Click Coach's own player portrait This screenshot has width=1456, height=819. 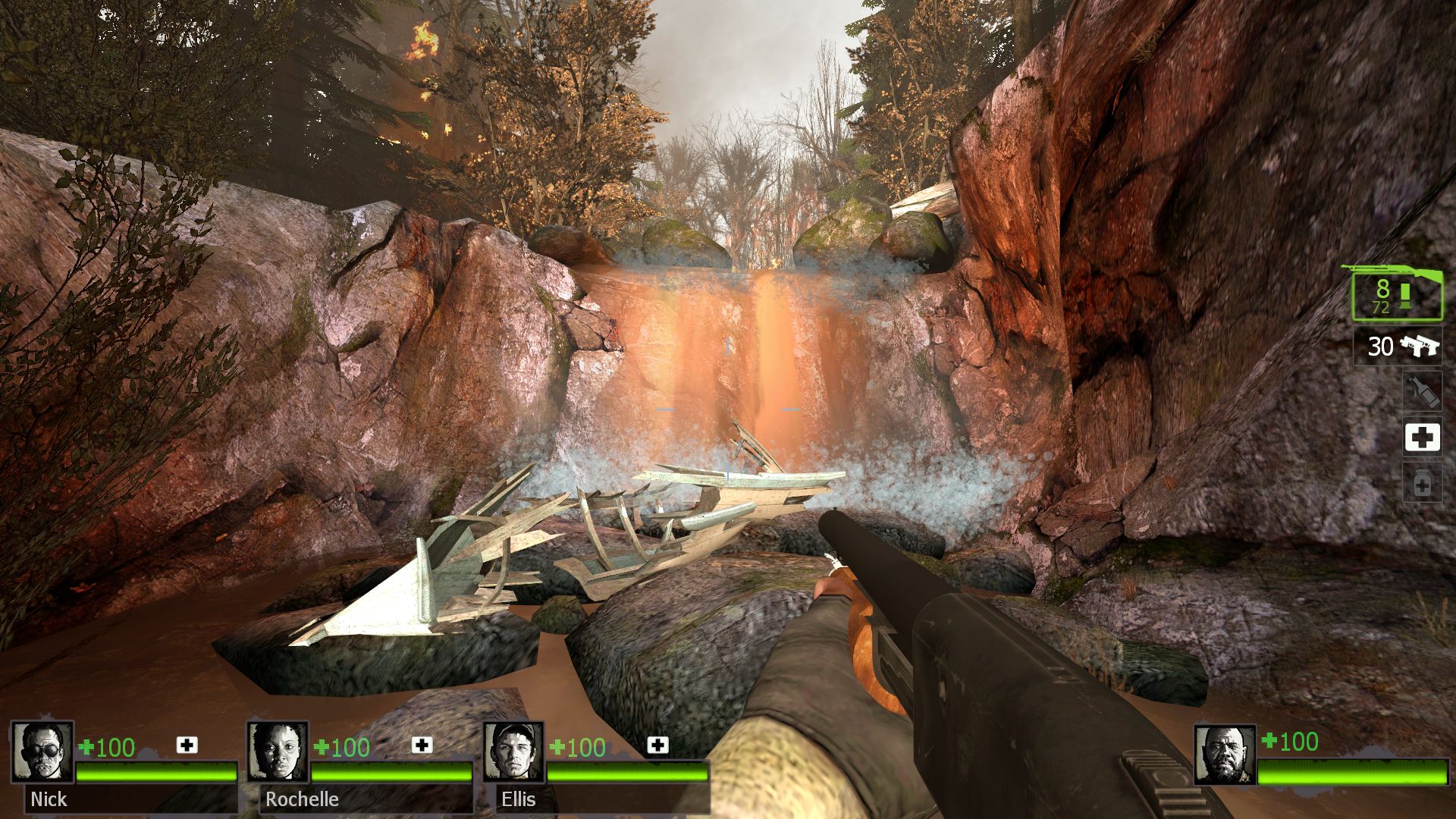pyautogui.click(x=1224, y=755)
